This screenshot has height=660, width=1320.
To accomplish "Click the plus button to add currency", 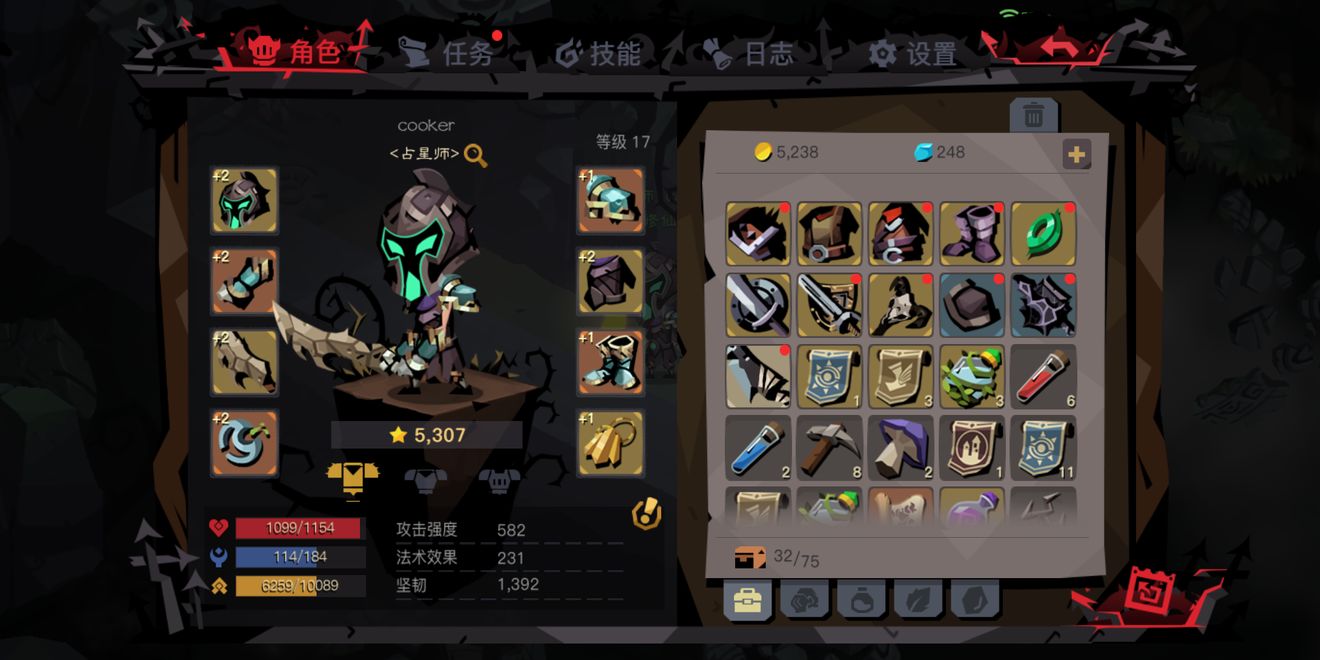I will pos(1077,154).
